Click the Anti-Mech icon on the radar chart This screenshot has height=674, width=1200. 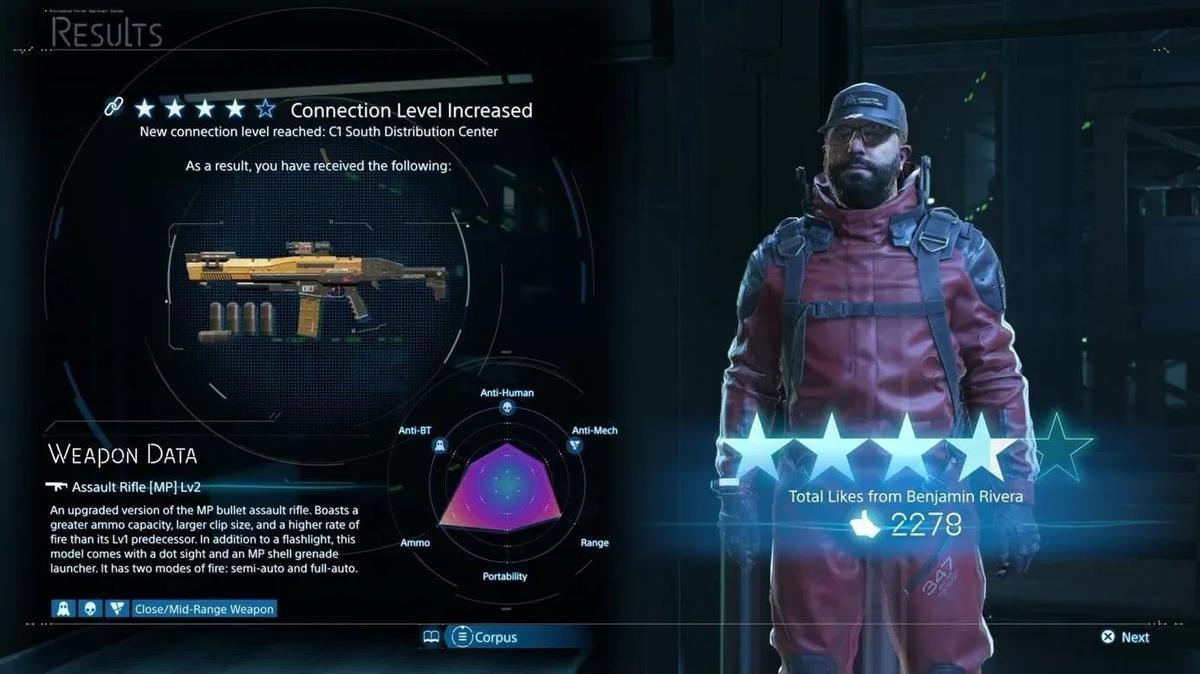point(574,445)
